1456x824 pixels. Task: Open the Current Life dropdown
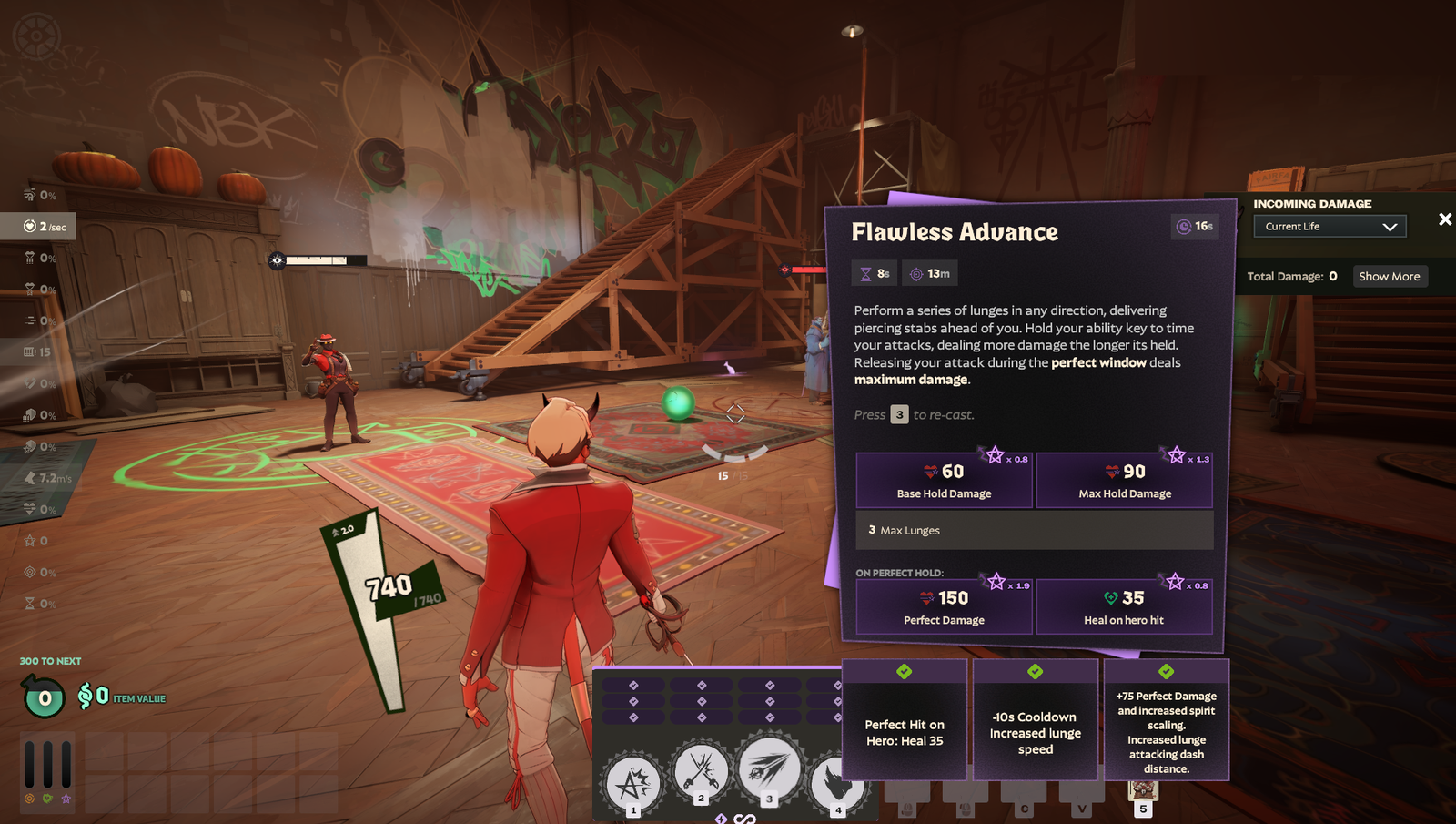pos(1330,226)
